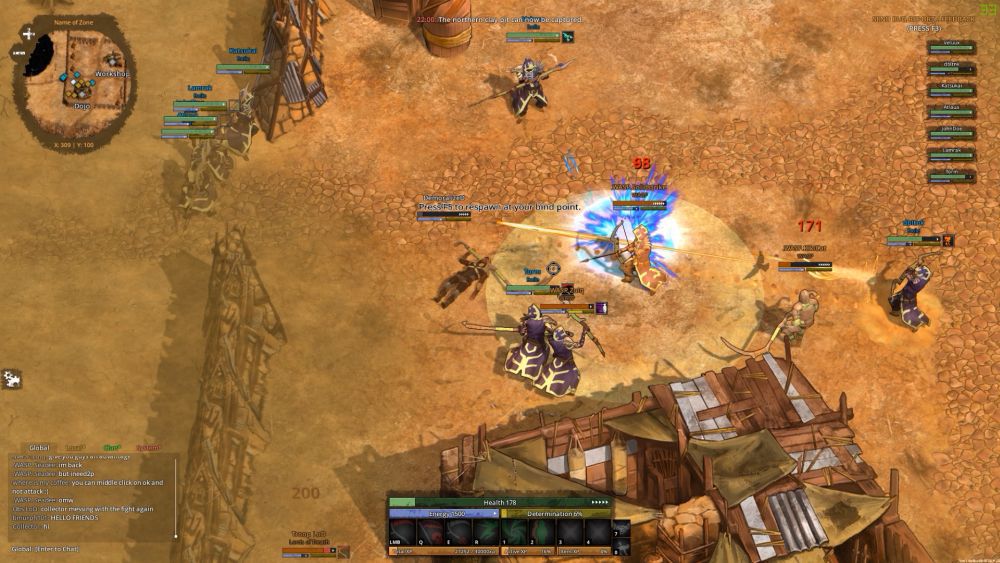Activate the R green swirl ability

[486, 532]
